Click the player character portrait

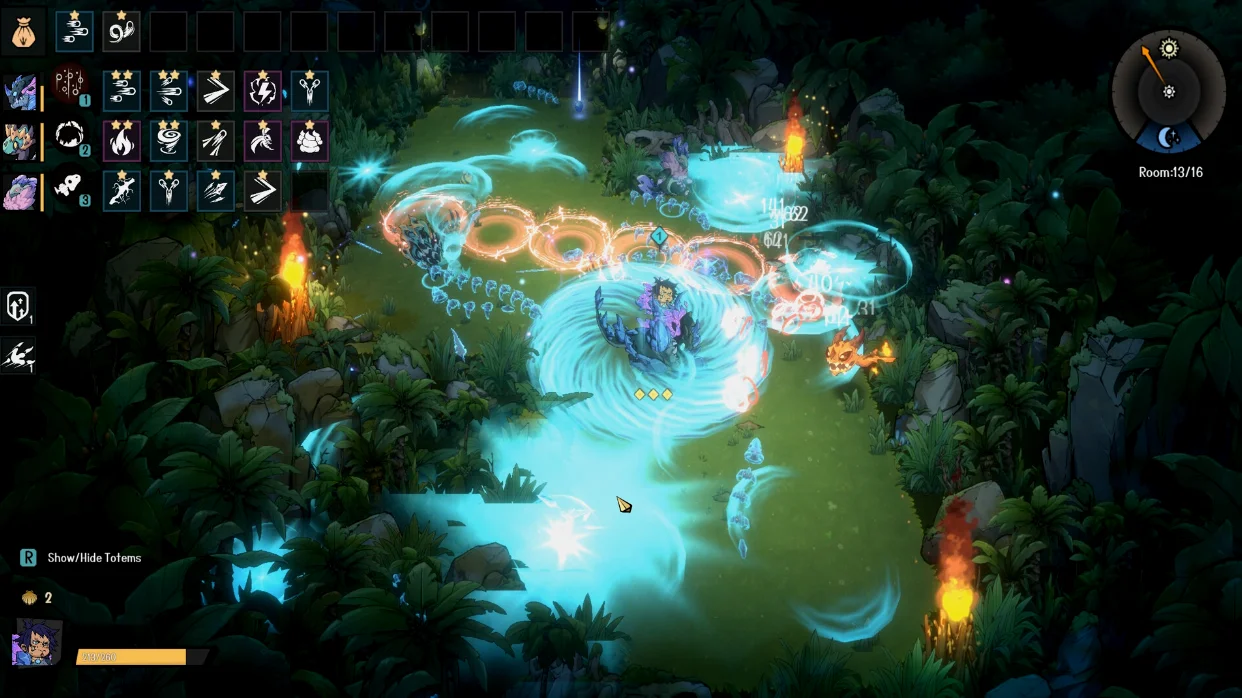[37, 643]
